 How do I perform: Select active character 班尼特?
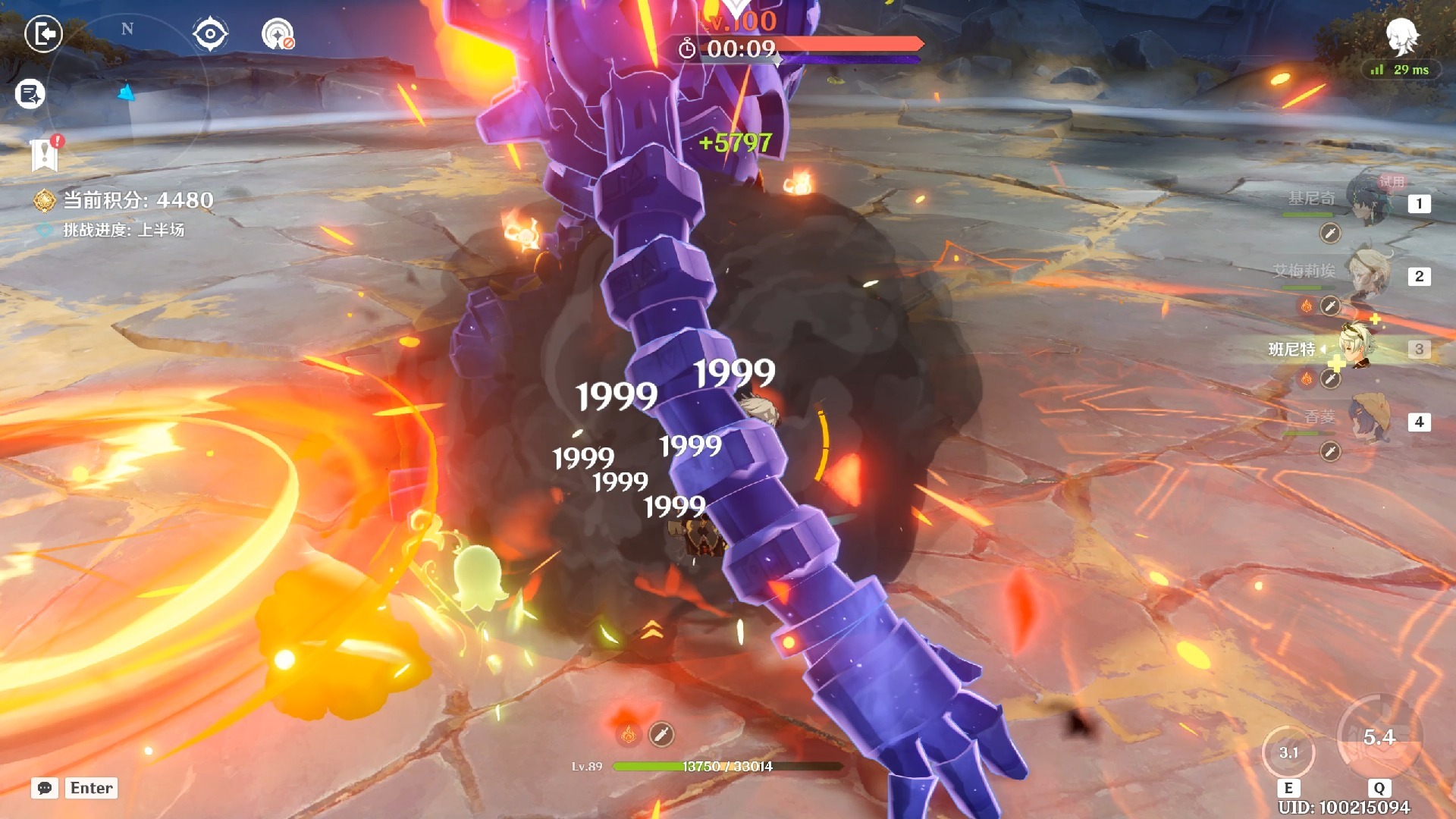click(x=1357, y=347)
